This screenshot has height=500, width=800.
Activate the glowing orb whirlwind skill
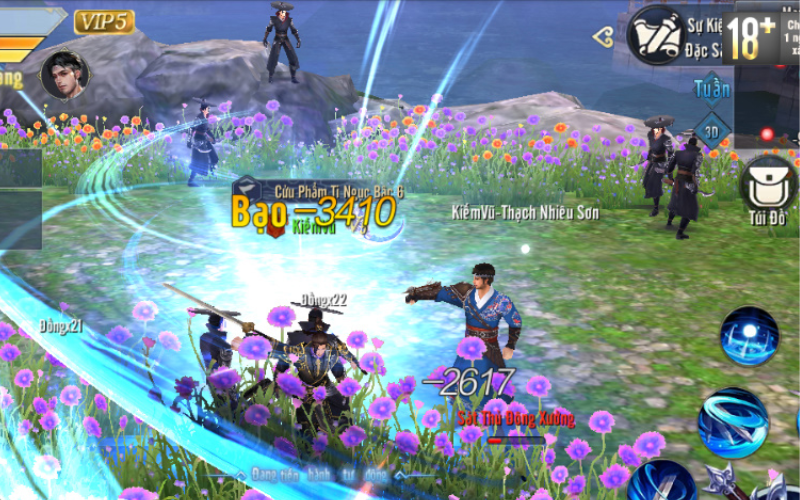[x=749, y=335]
